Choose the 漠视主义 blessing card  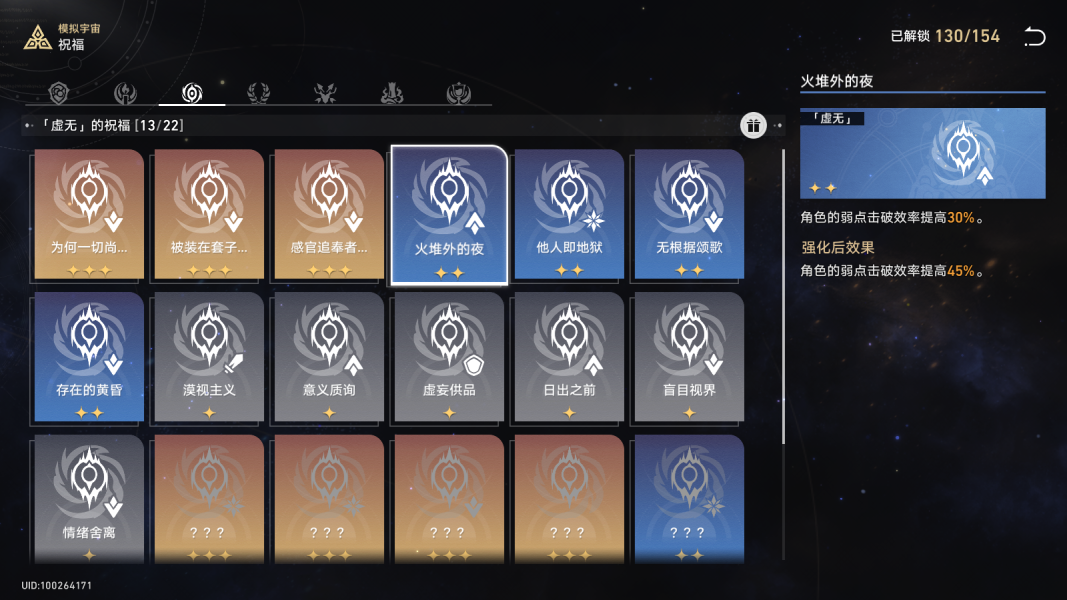pyautogui.click(x=209, y=357)
